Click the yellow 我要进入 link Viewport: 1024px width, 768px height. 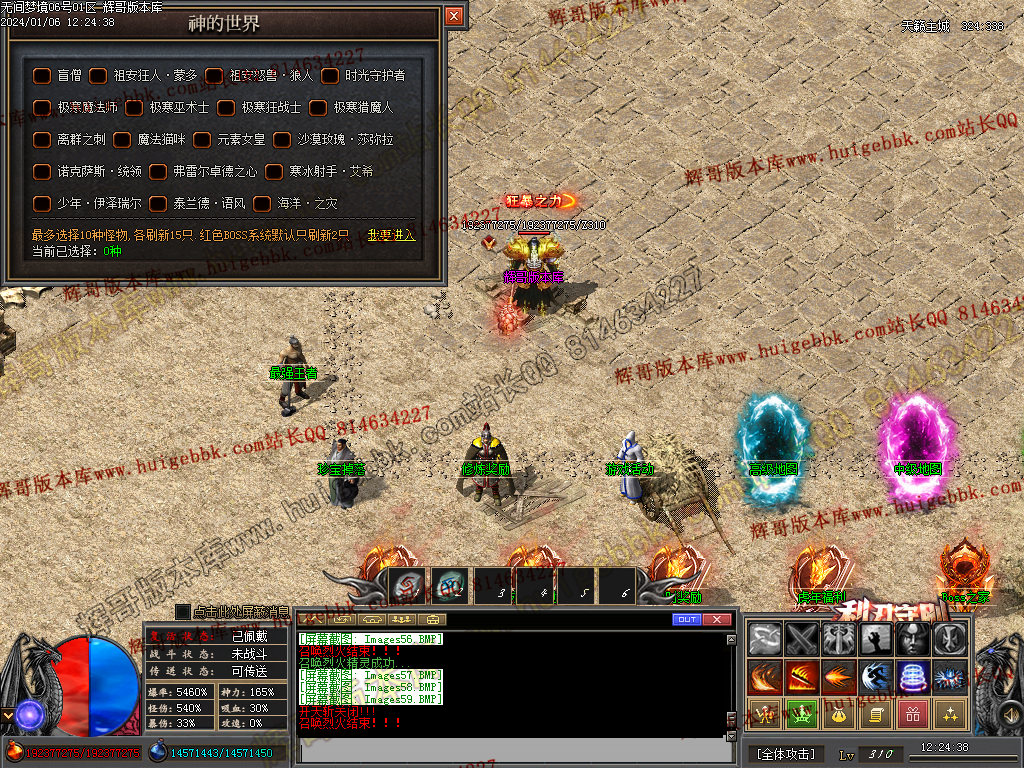391,235
